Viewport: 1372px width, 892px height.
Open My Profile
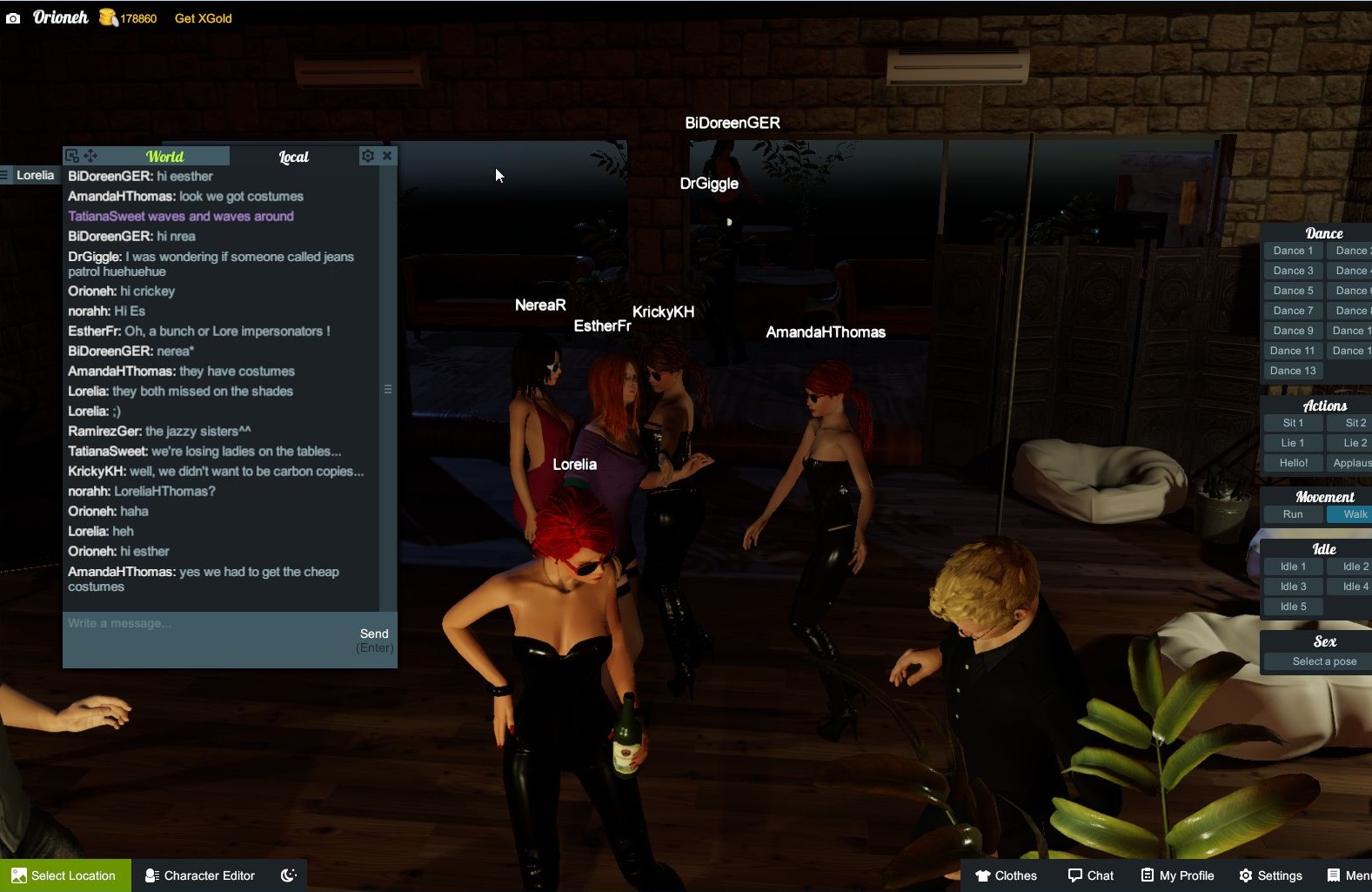click(1177, 875)
